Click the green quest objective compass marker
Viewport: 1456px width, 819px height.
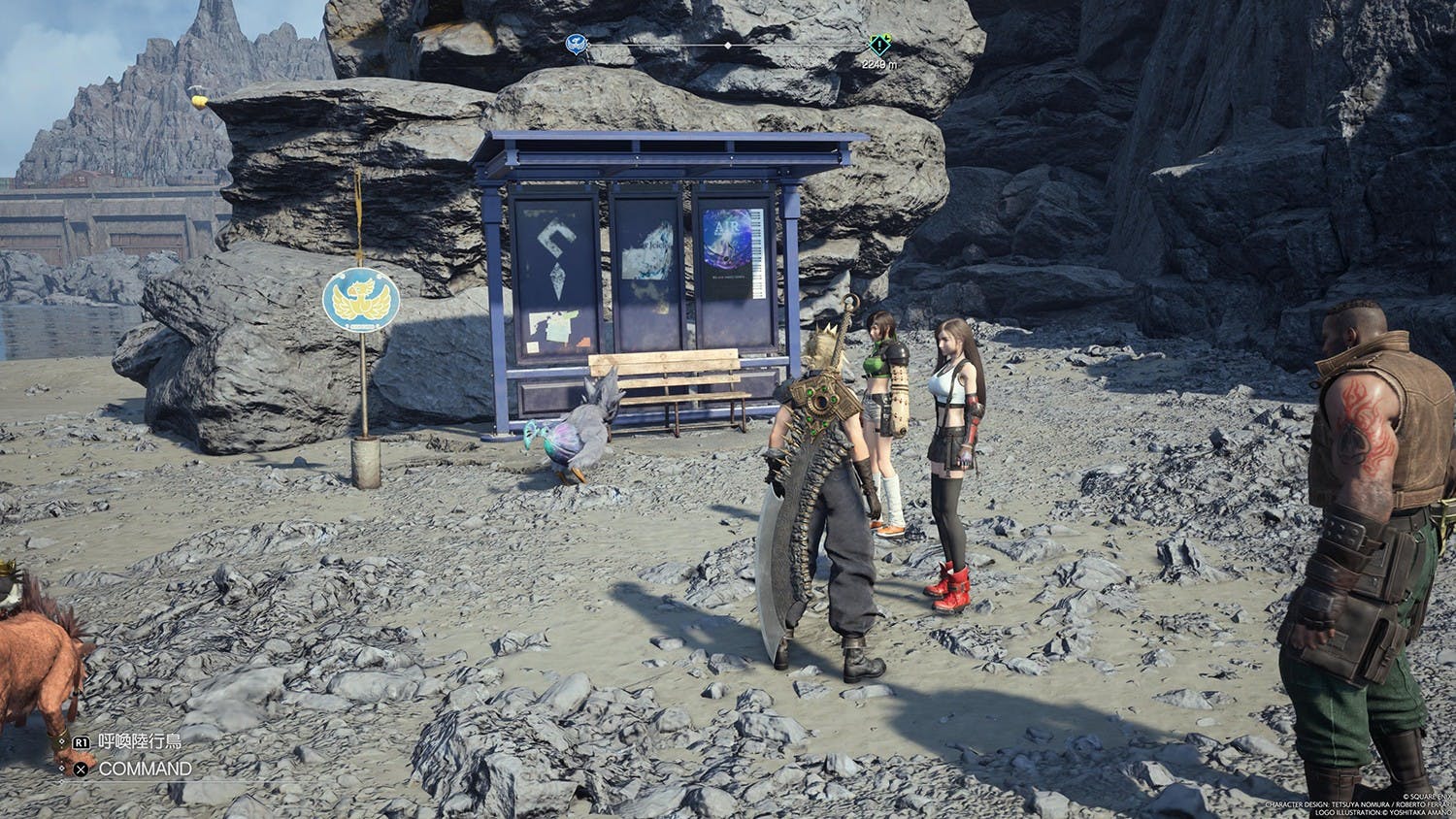pyautogui.click(x=879, y=44)
